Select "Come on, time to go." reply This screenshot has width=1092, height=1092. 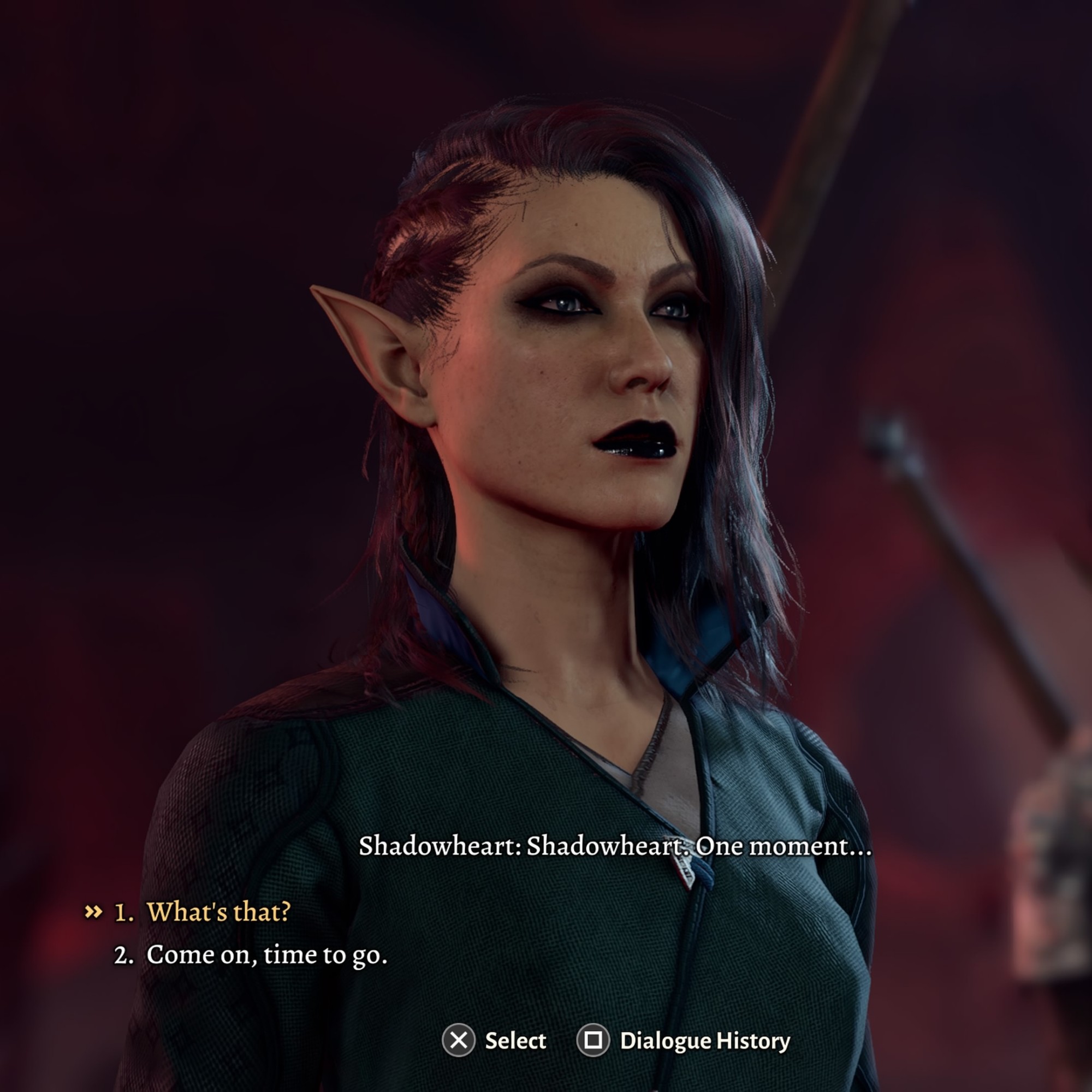(x=266, y=954)
